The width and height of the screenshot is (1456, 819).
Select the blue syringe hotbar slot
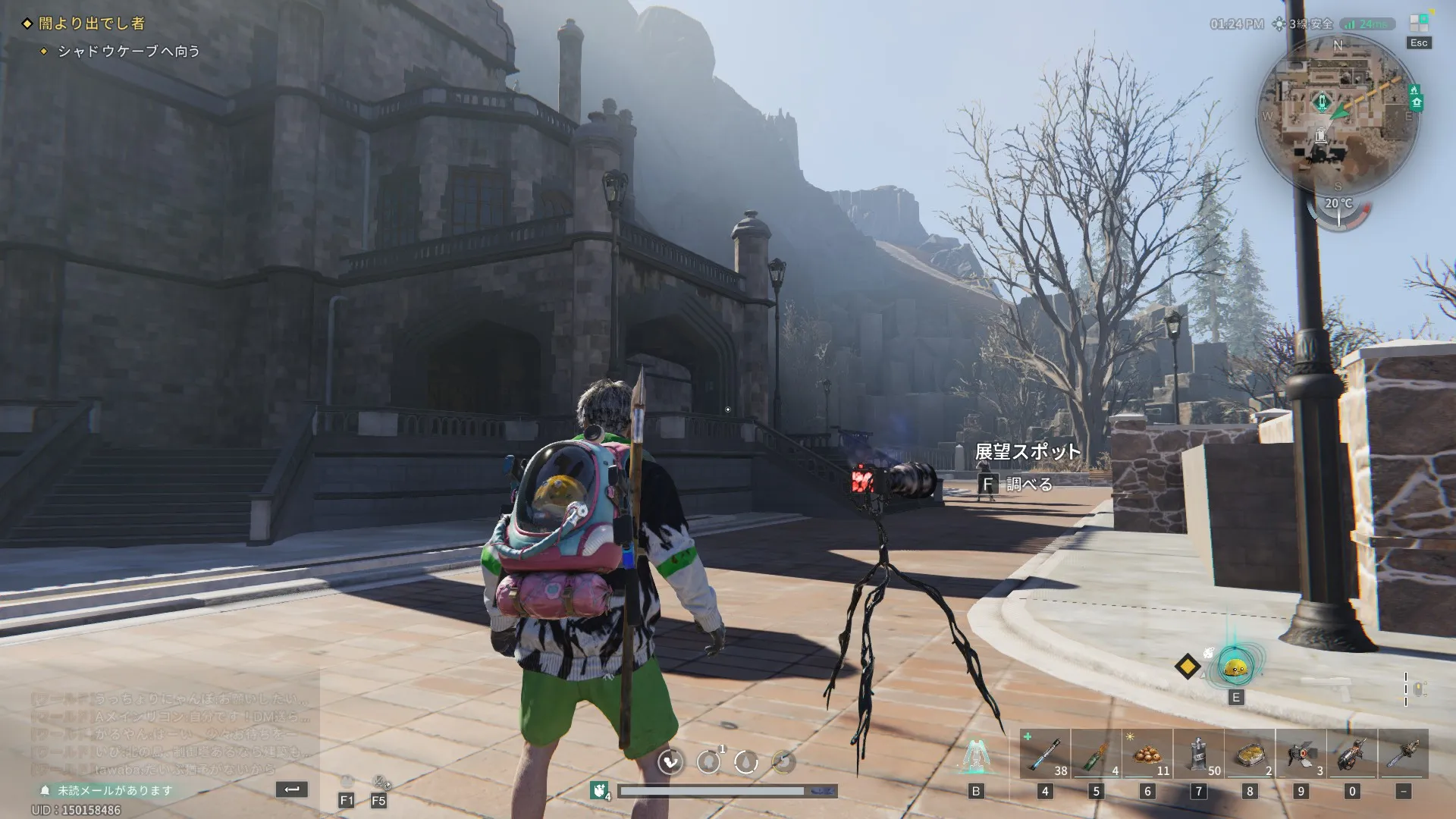tap(1045, 755)
